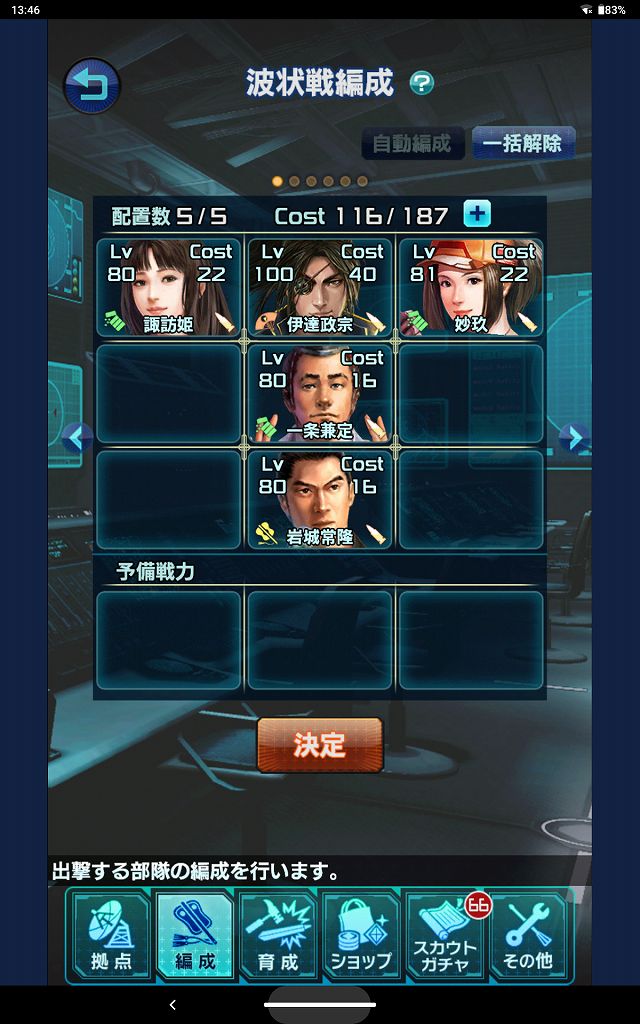Screen dimensions: 640x1024
Task: Tap the 自動編成 auto-formation button
Action: point(412,143)
